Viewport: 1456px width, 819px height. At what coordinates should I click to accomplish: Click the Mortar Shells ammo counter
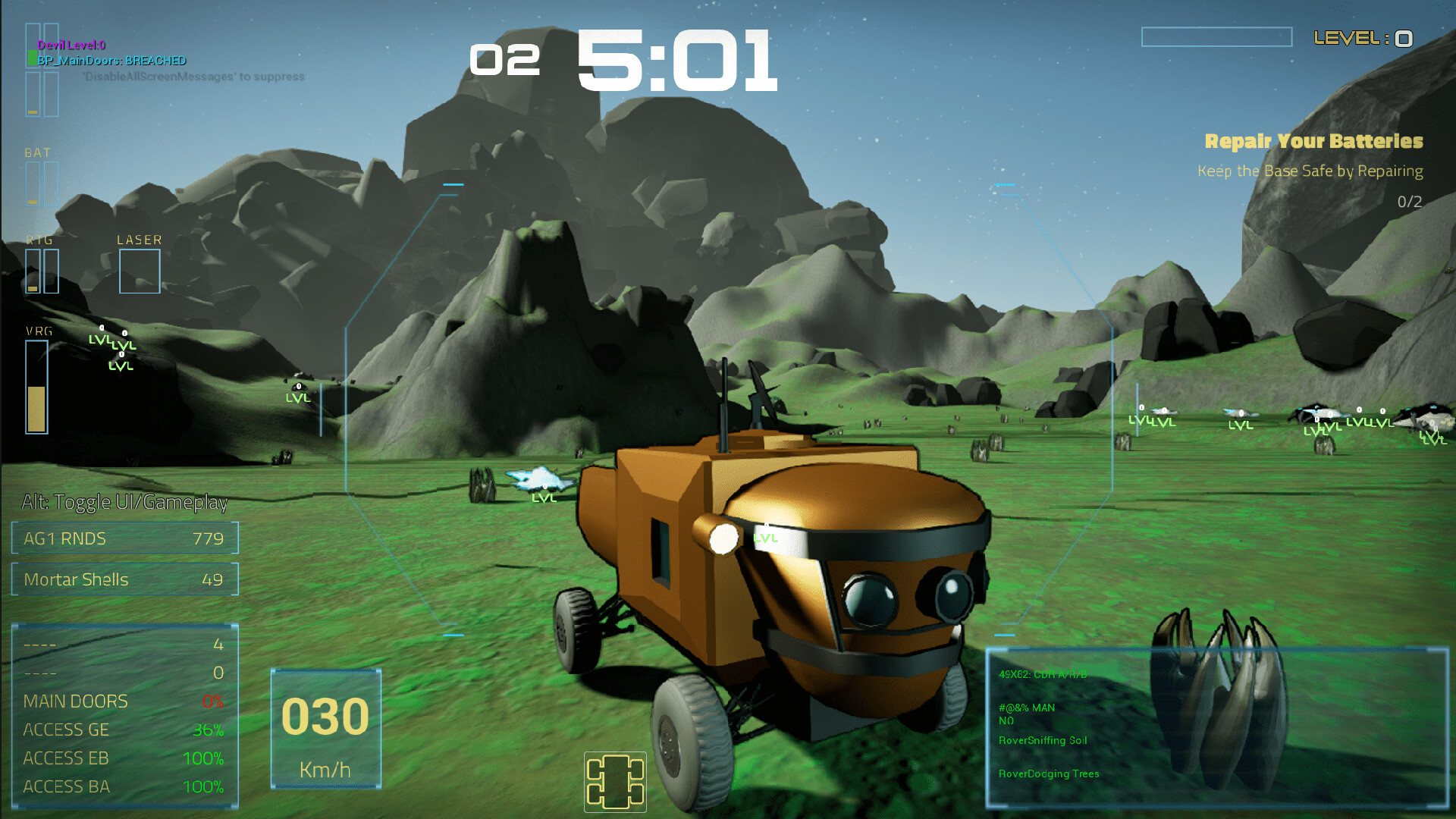[x=124, y=579]
